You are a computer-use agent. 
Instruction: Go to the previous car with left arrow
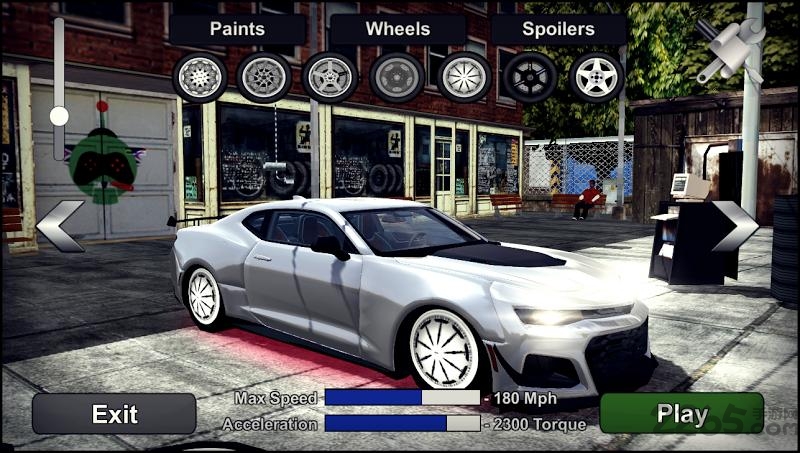click(x=59, y=226)
